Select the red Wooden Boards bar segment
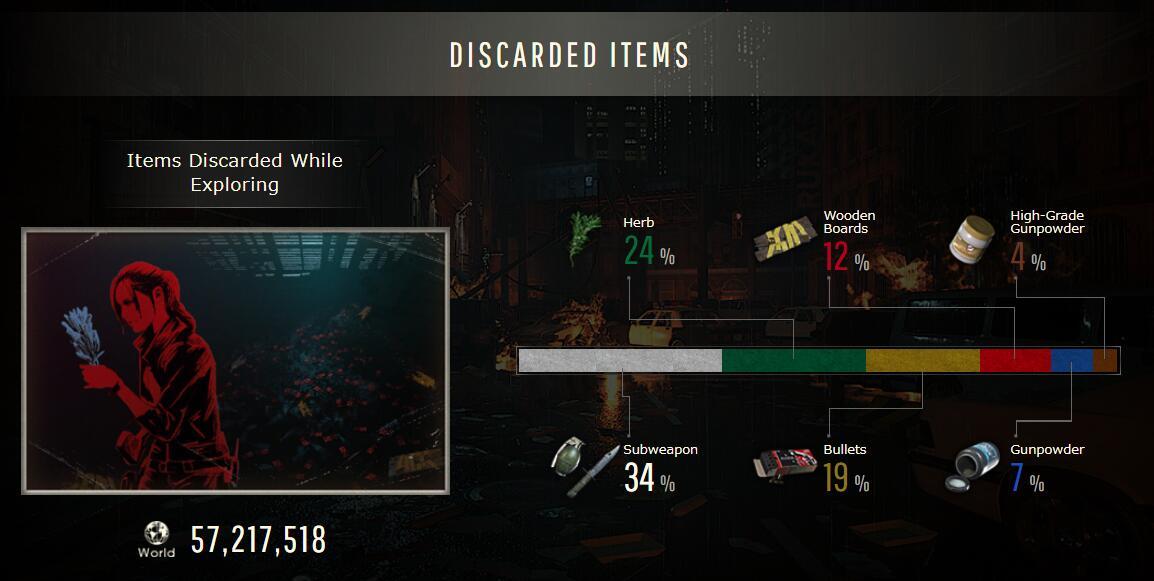Screen dimensions: 1154x581 point(1014,360)
